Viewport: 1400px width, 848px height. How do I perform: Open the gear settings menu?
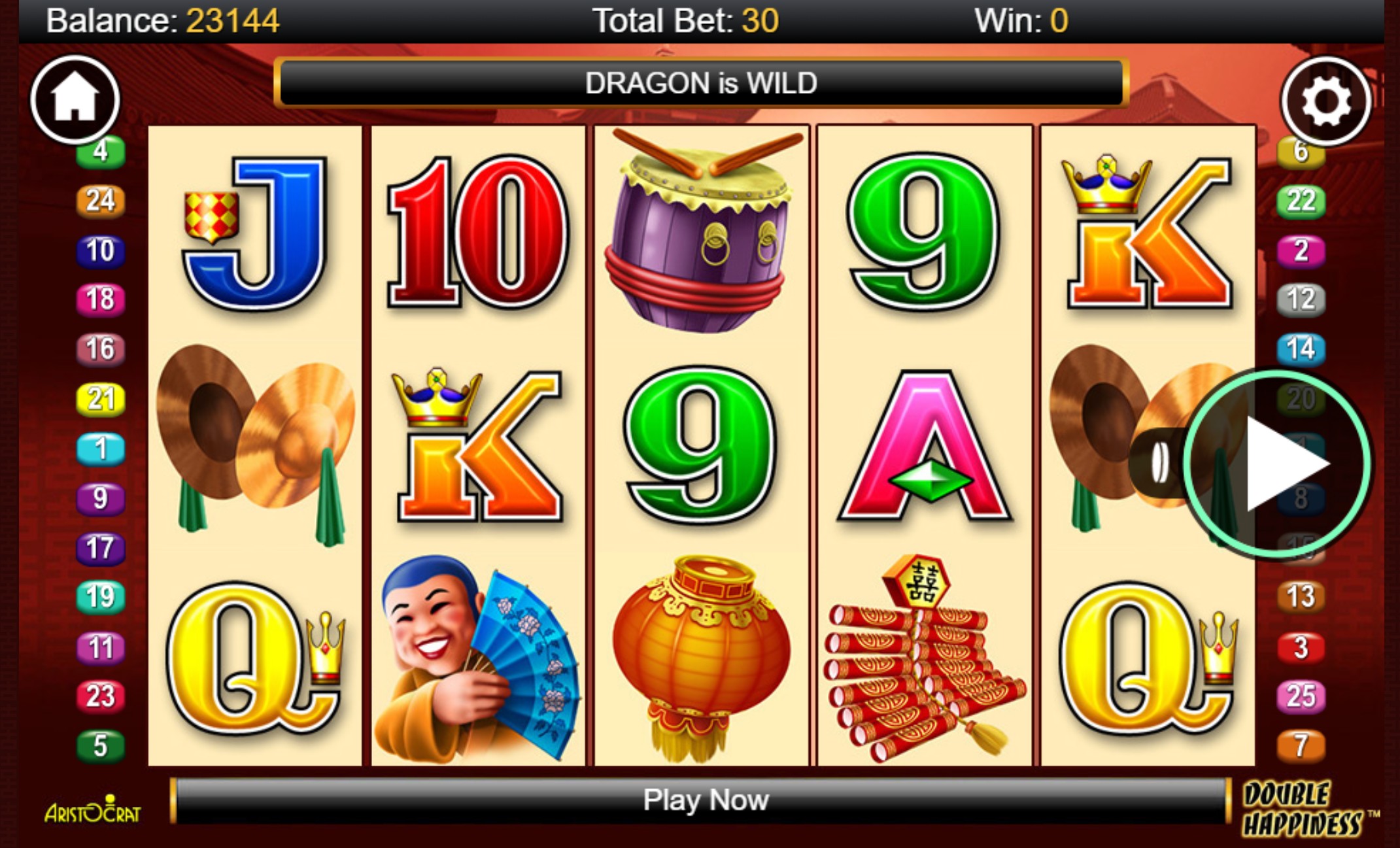point(1325,101)
